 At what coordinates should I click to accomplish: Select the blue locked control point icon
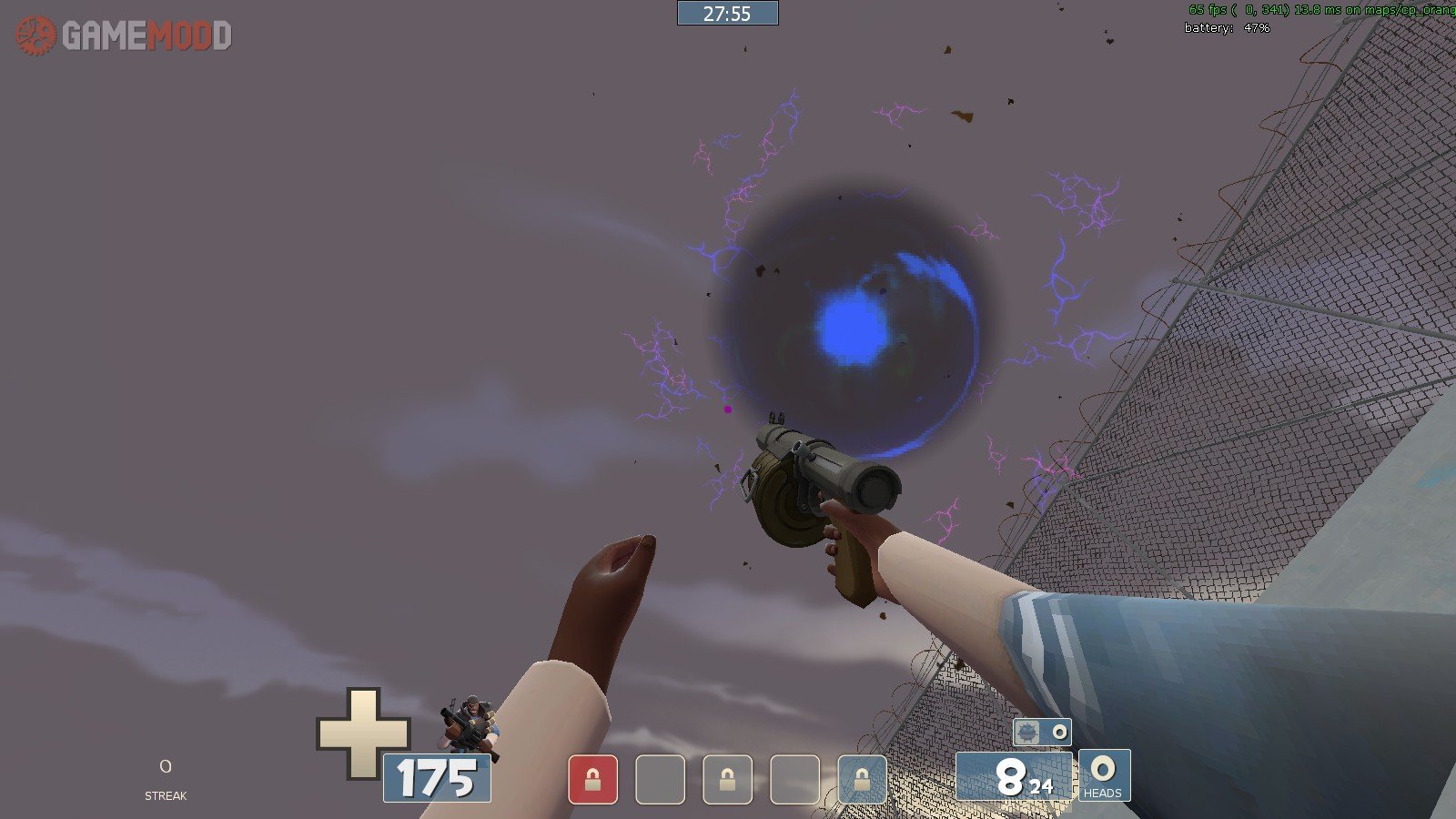click(x=861, y=780)
